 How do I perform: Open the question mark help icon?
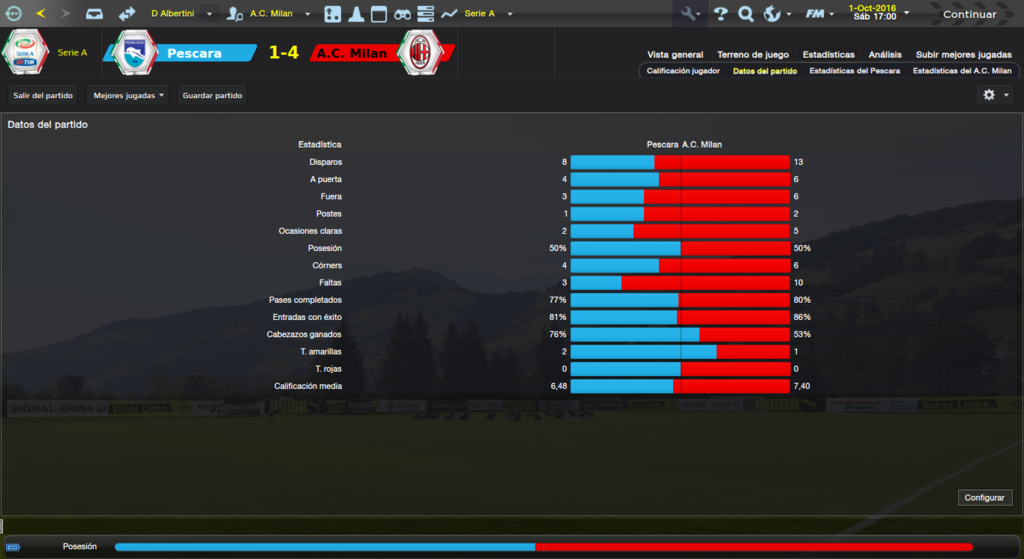pyautogui.click(x=719, y=14)
